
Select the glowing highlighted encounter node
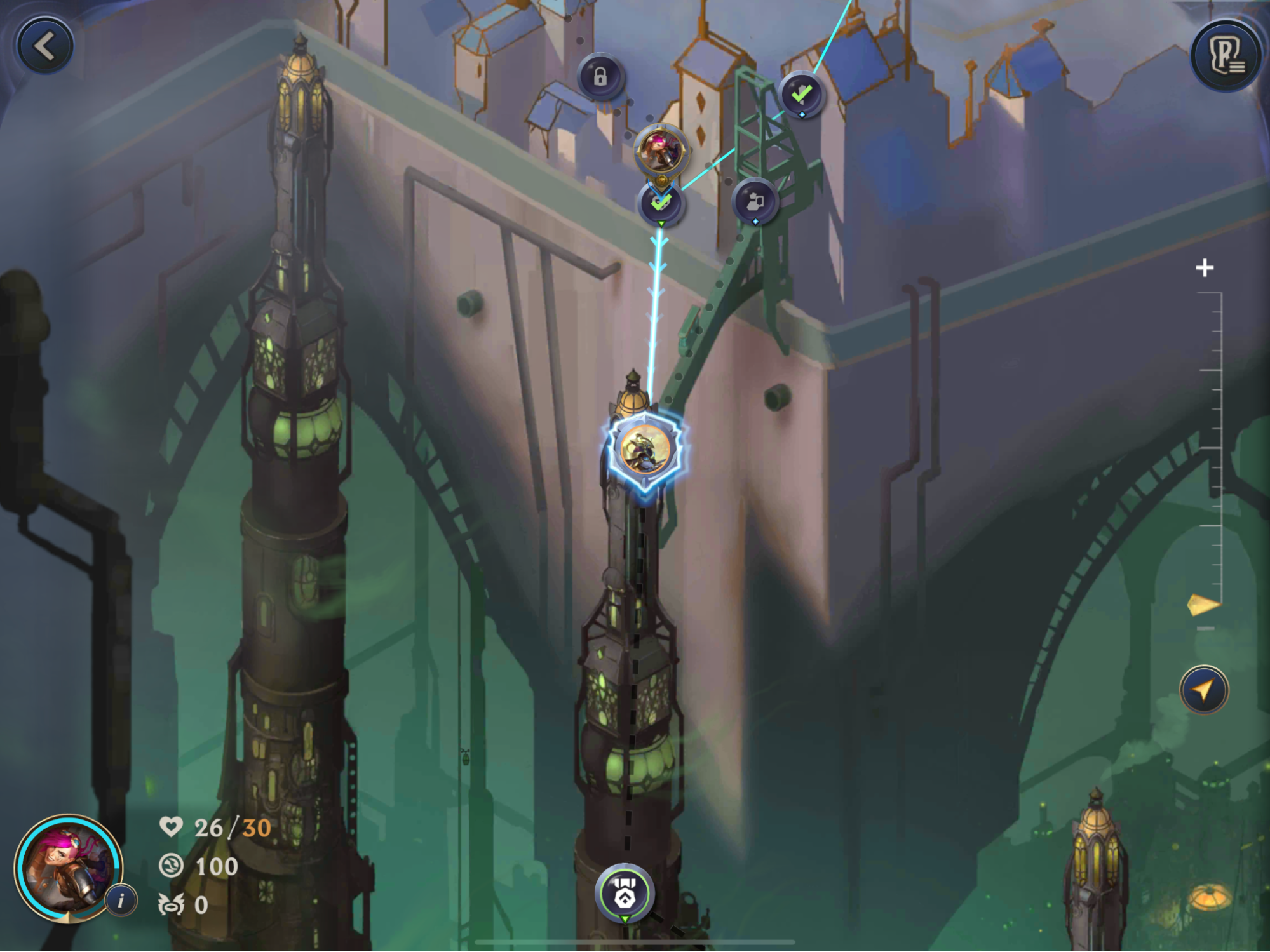[x=645, y=450]
